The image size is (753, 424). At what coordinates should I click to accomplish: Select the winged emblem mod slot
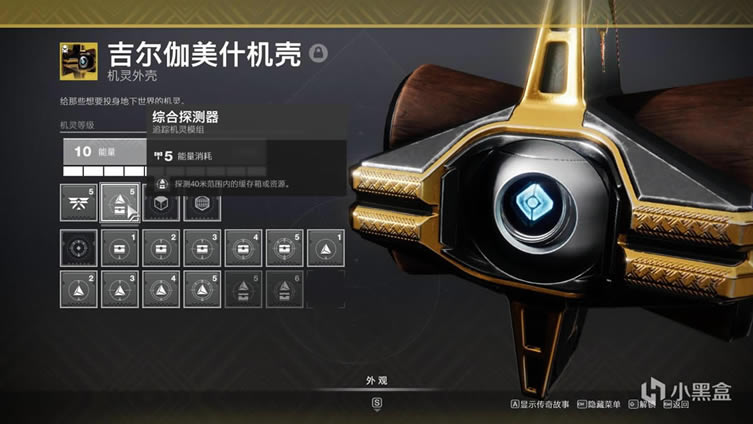click(x=78, y=206)
